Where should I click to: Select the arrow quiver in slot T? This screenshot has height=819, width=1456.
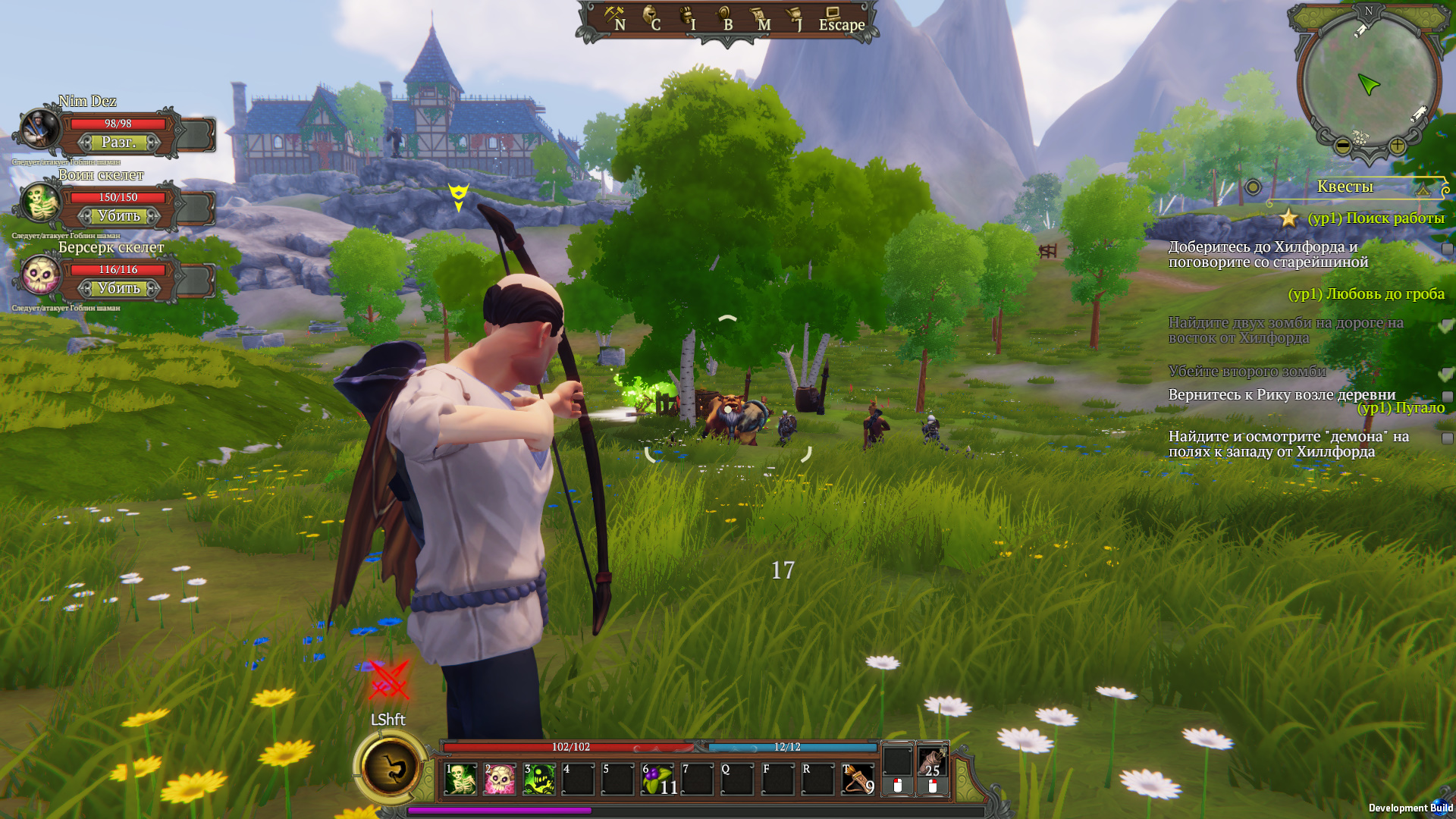point(858,780)
